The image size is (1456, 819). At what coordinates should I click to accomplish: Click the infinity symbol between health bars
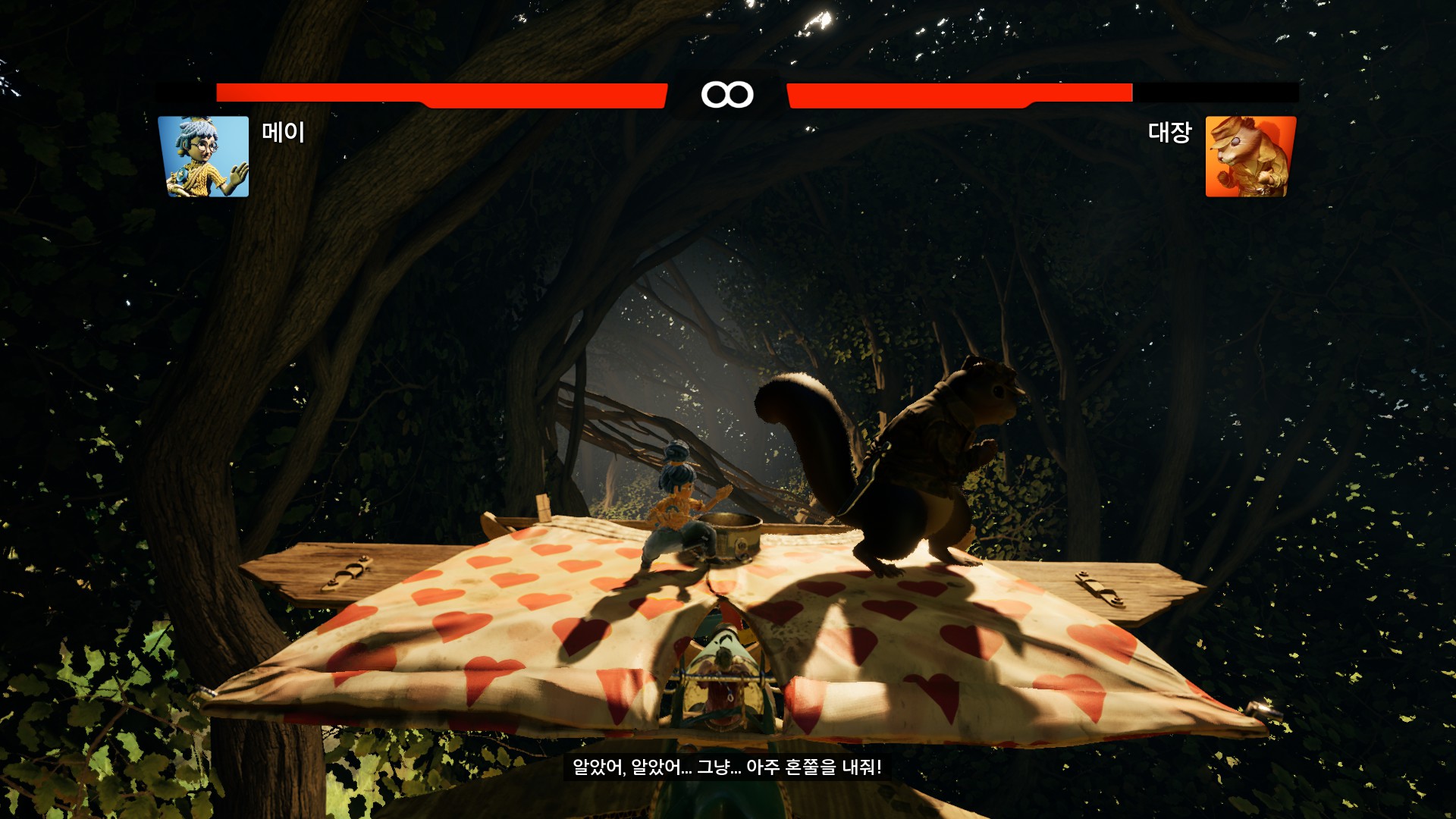coord(726,93)
